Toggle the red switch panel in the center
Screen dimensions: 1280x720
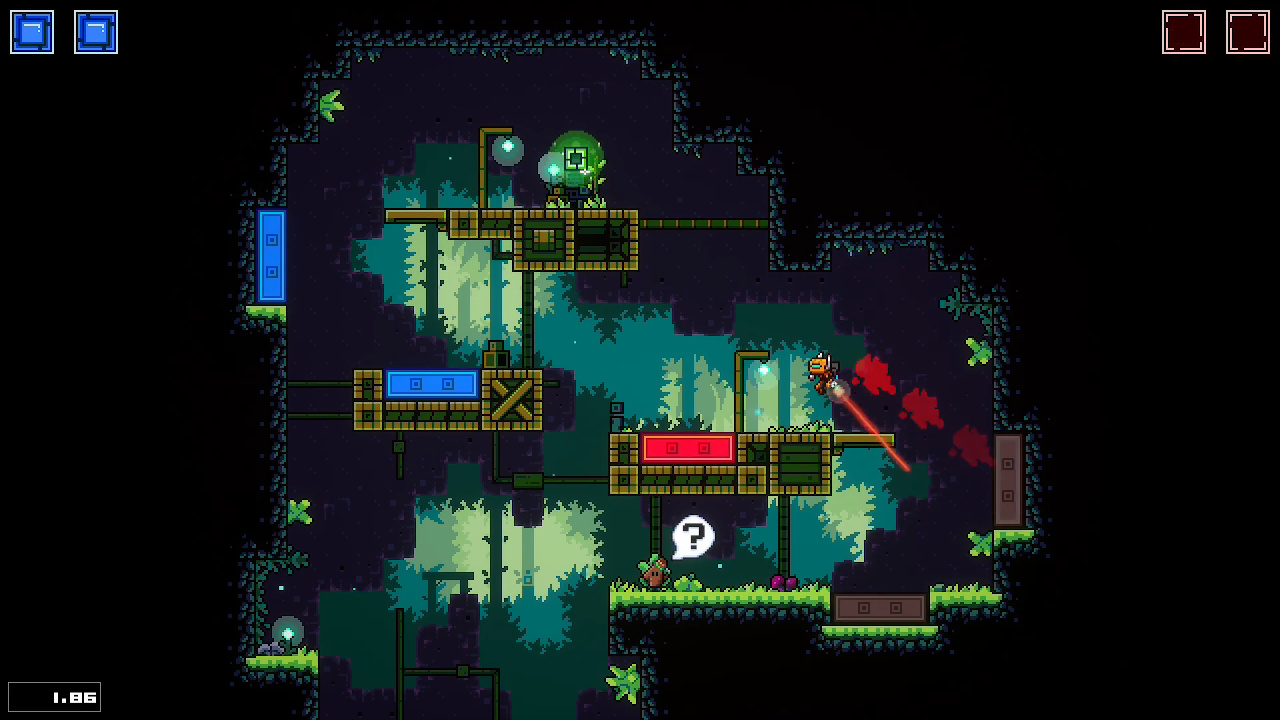click(x=688, y=447)
